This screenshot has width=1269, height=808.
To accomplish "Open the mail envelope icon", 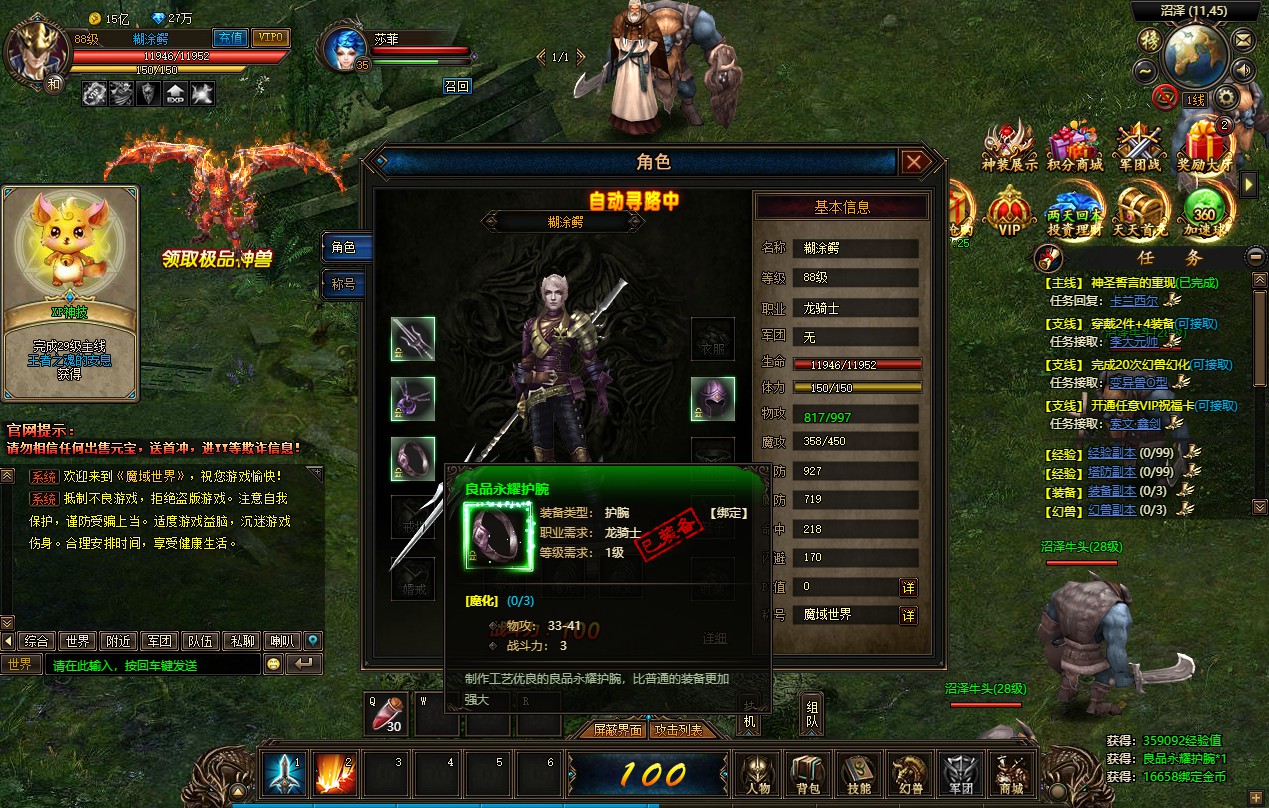I will click(x=1243, y=40).
